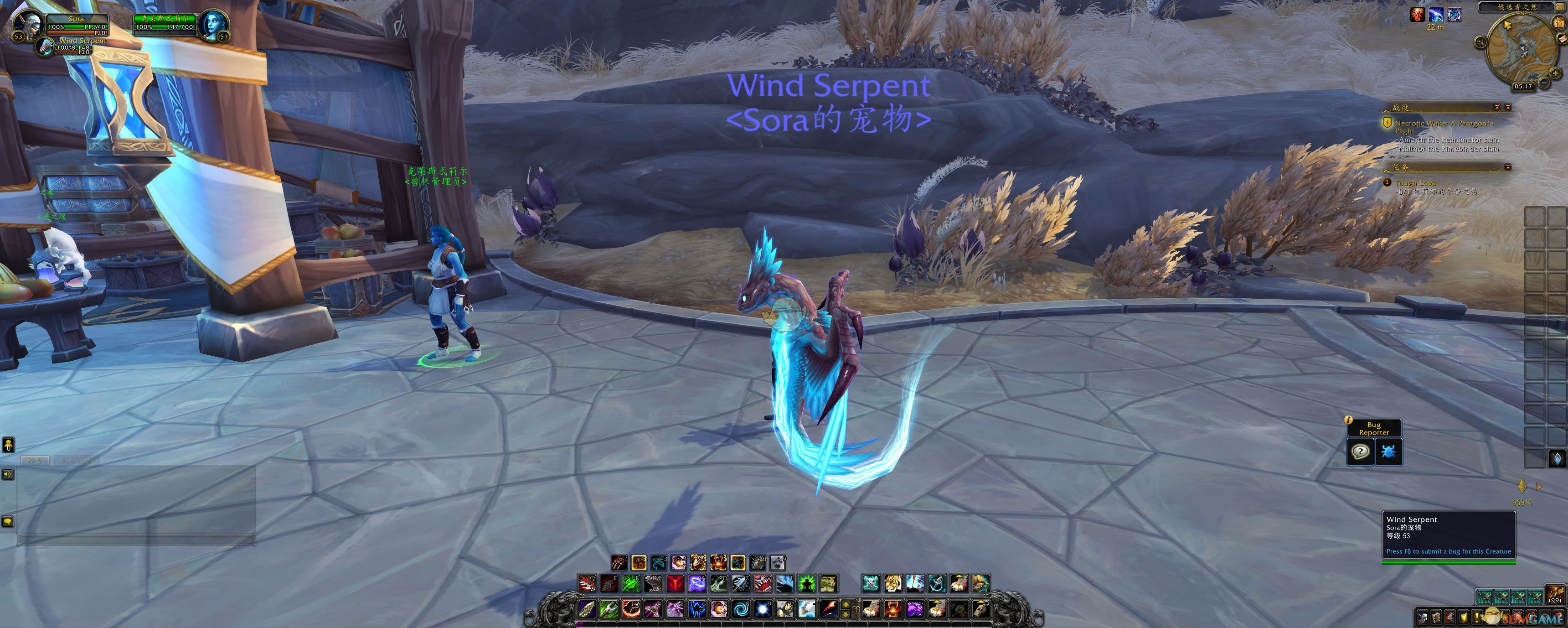This screenshot has height=628, width=1568.
Task: Toggle minimap tracking magnifier button
Action: pyautogui.click(x=1480, y=42)
